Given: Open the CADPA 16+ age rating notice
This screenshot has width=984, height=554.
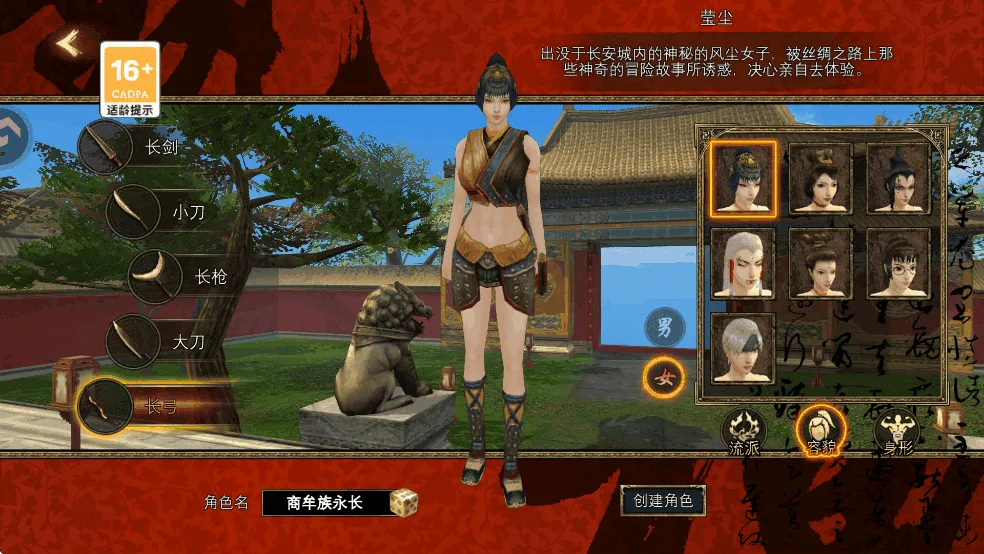Looking at the screenshot, I should coord(130,77).
